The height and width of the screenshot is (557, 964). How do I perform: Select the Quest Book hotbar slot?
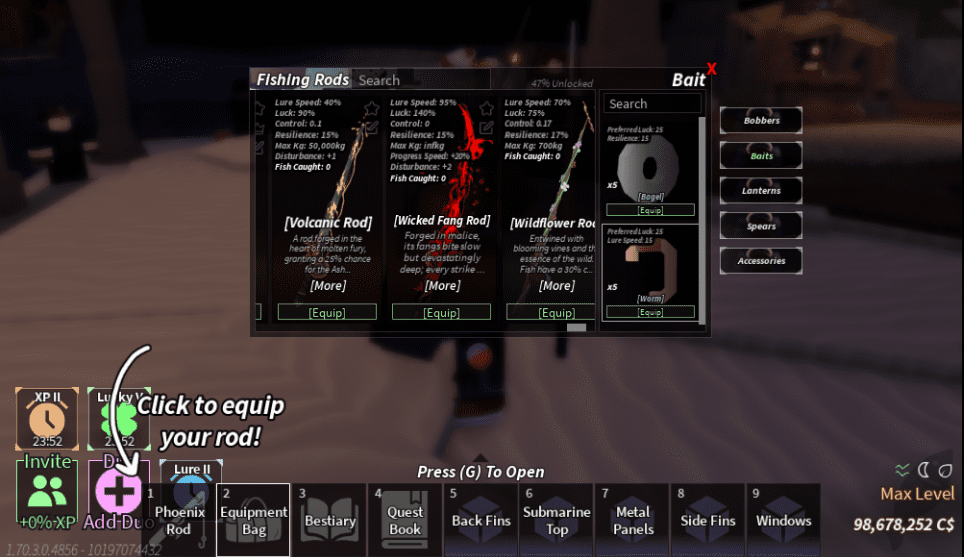[404, 519]
